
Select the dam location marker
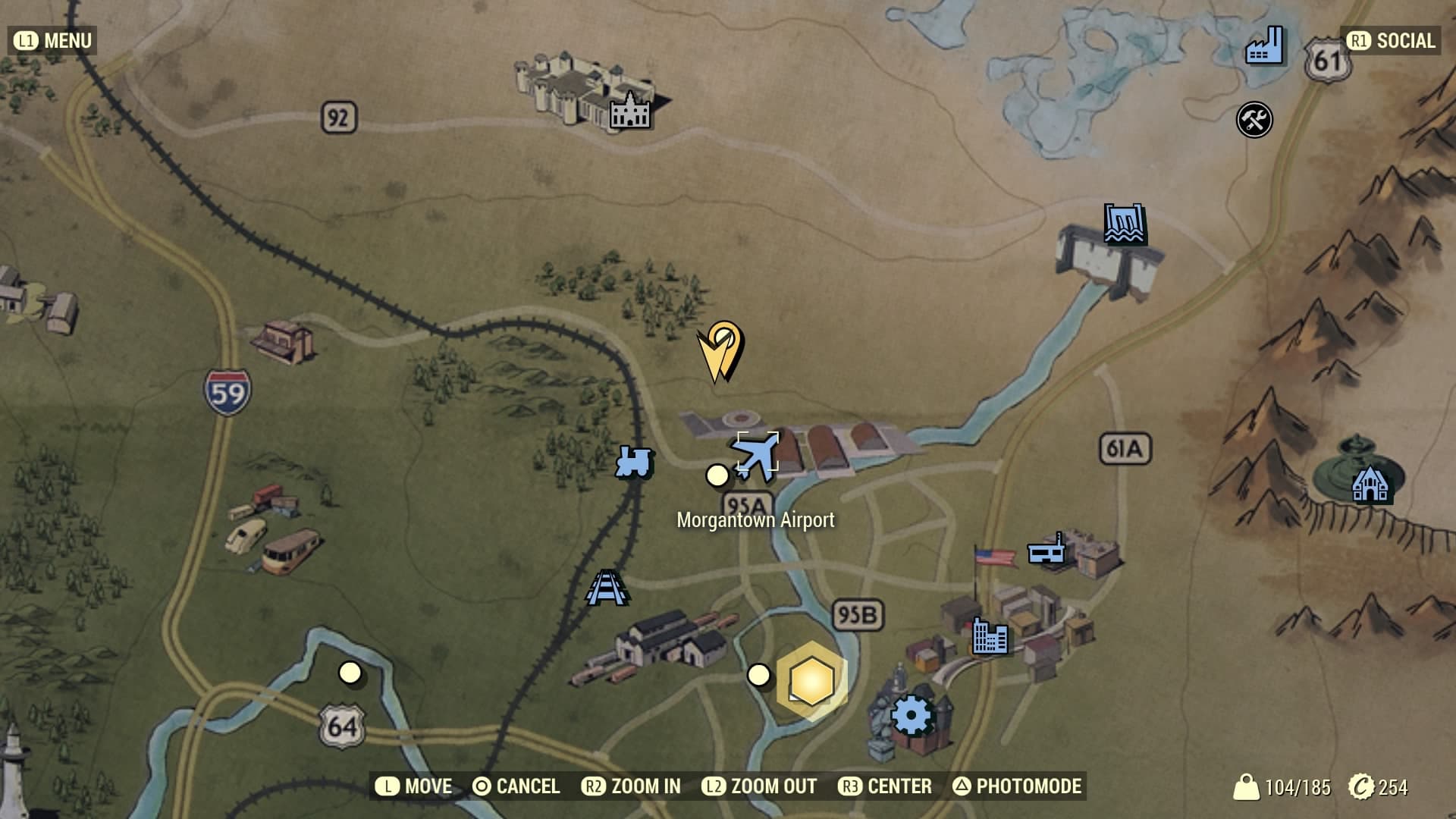(x=1124, y=224)
